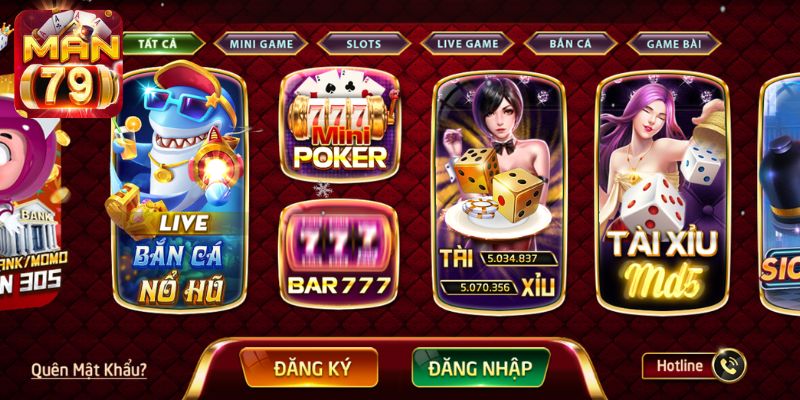
Task: Call the Hotline support button
Action: [x=693, y=366]
